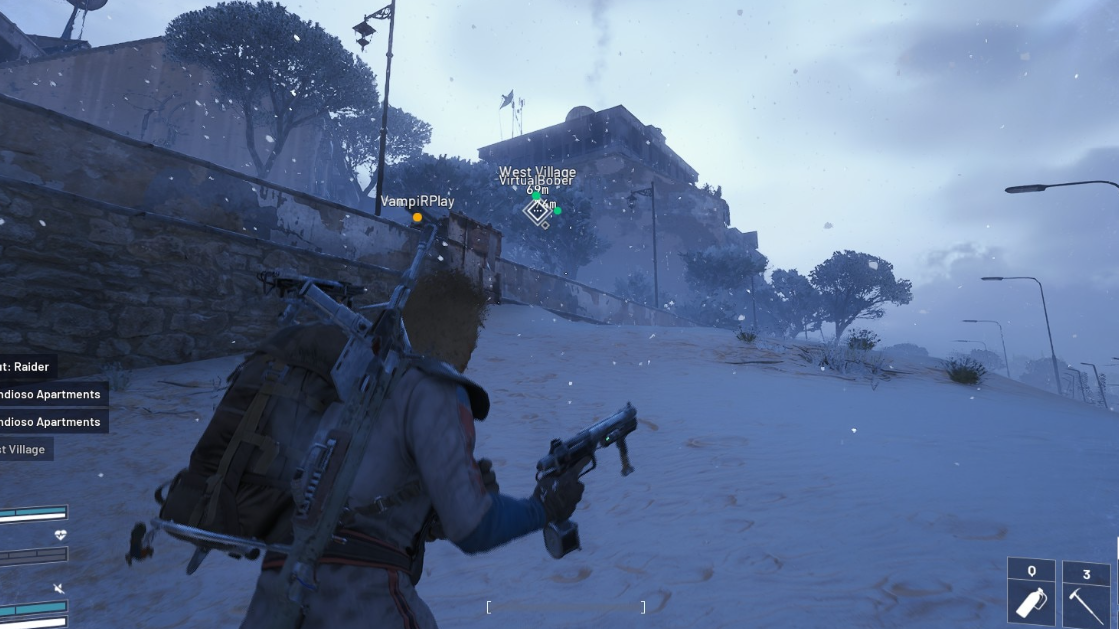Click the Raider objective entry

(27, 367)
